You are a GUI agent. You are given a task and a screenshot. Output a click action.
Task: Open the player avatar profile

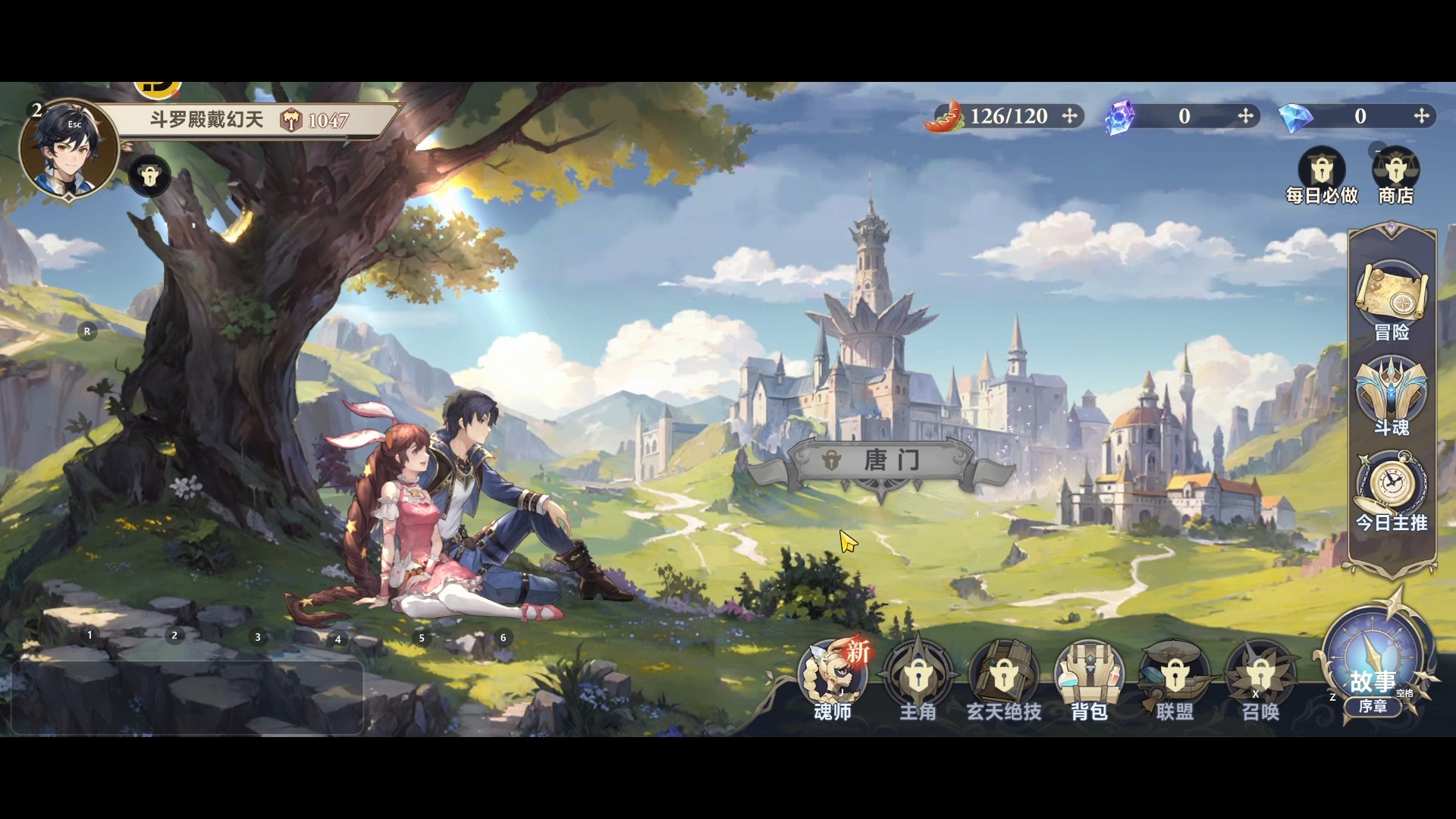pyautogui.click(x=68, y=149)
